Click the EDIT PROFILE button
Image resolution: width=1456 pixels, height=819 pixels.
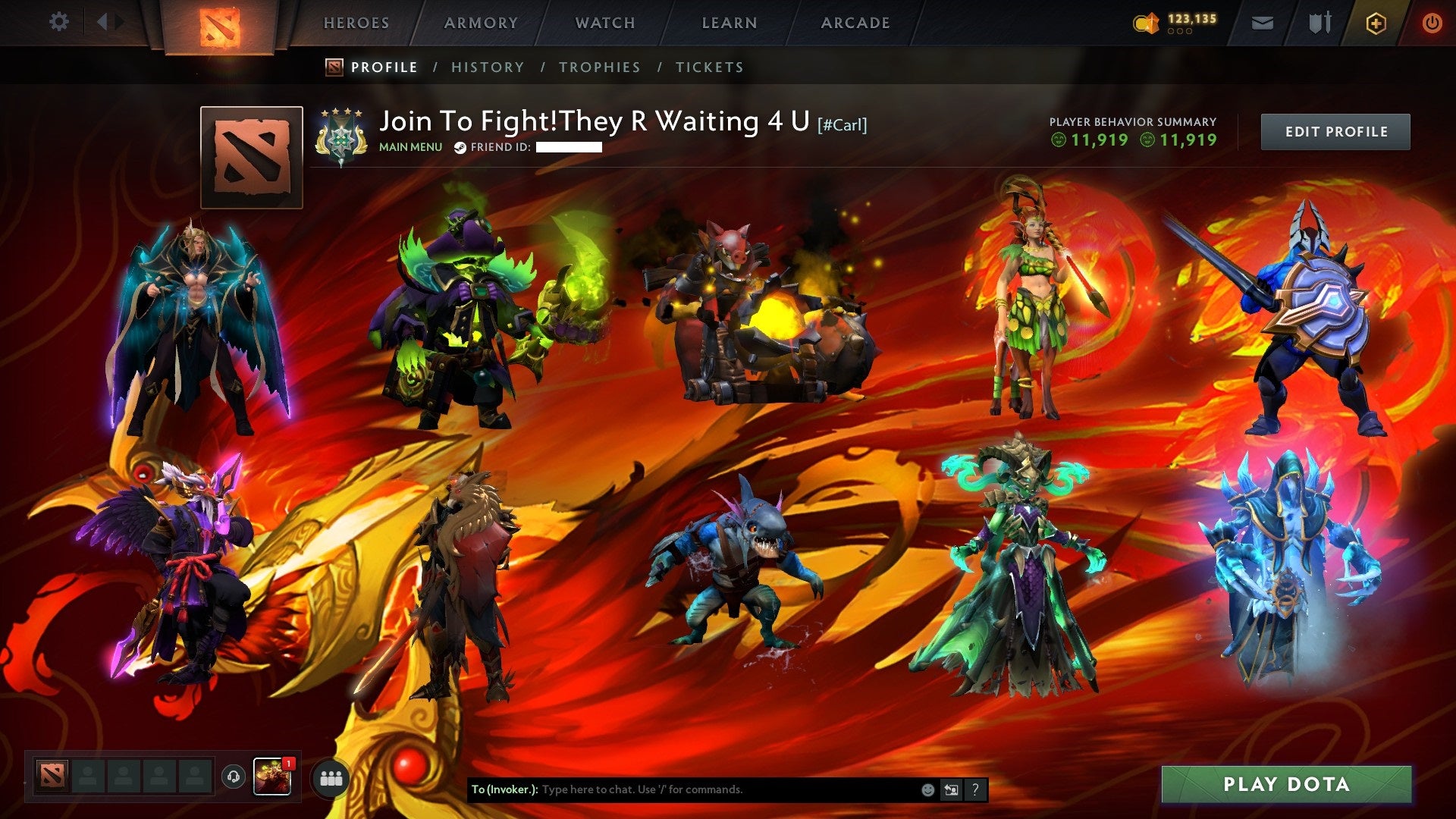(1335, 130)
